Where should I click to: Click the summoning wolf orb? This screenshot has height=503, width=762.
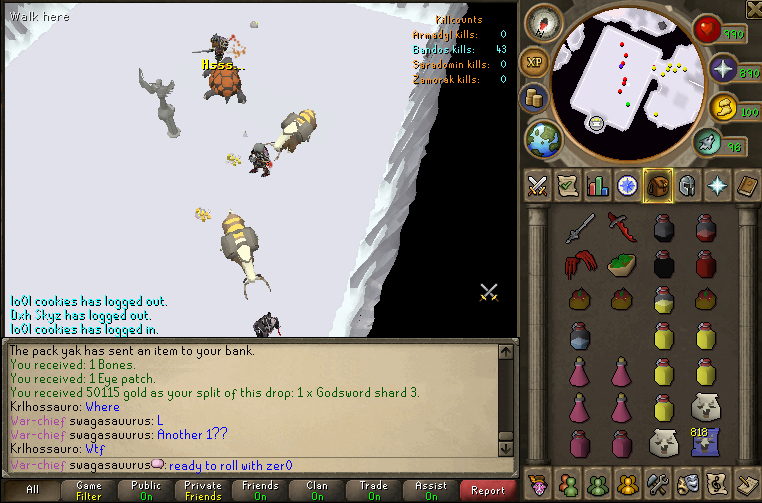706,143
